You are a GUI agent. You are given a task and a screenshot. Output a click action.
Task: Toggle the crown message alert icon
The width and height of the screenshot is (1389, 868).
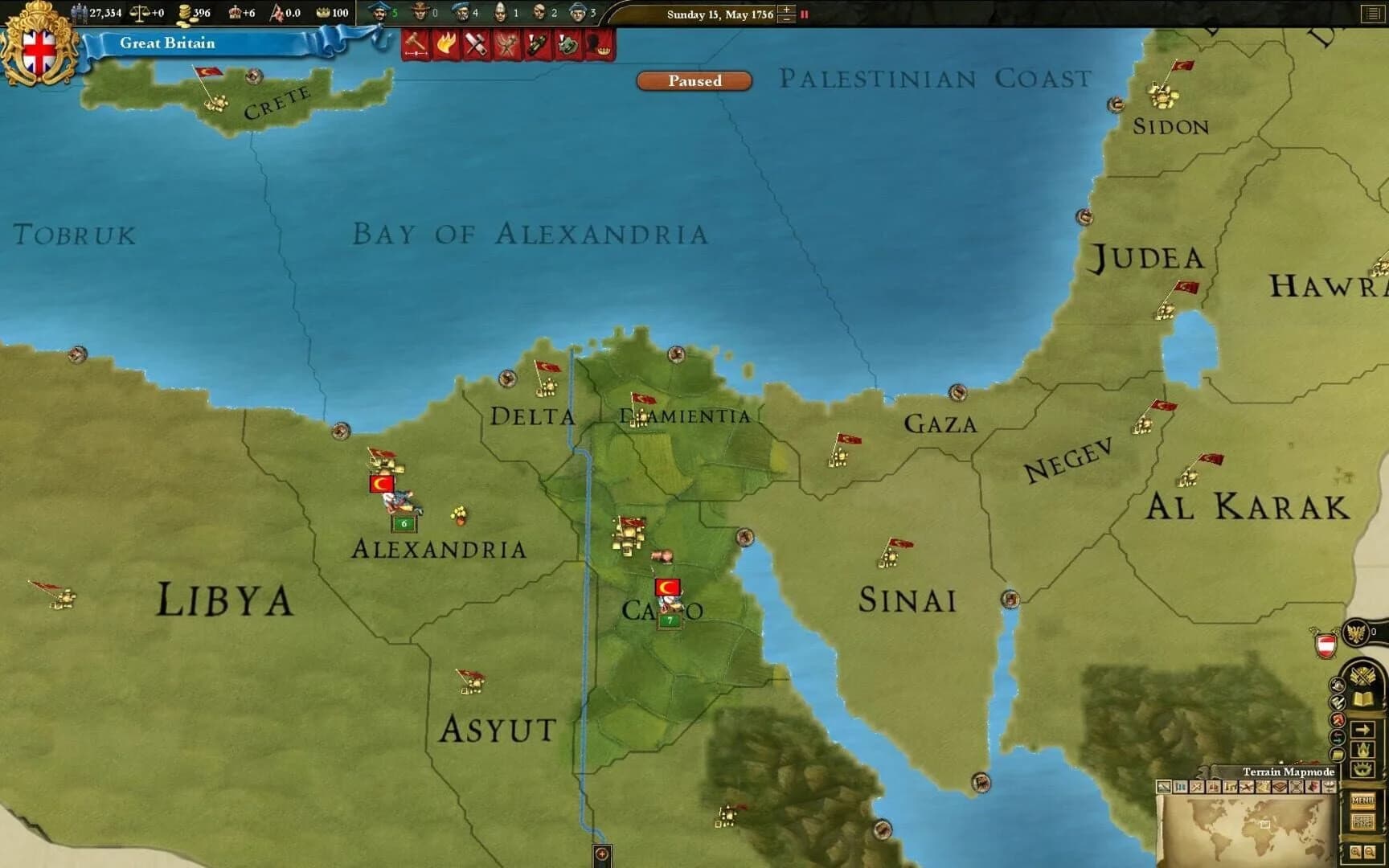599,45
